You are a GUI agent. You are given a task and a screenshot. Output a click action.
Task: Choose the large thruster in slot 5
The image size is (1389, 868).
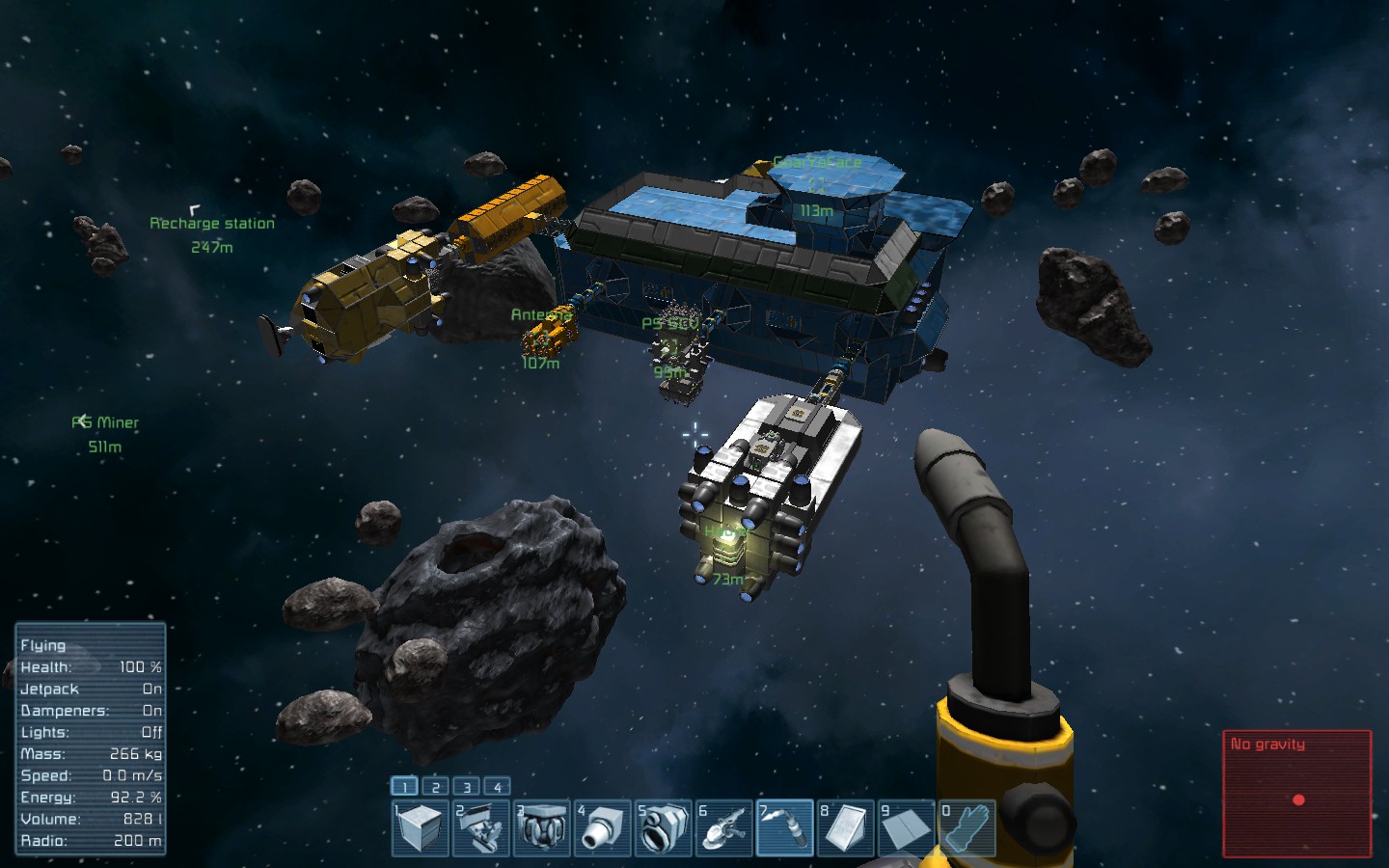click(664, 828)
